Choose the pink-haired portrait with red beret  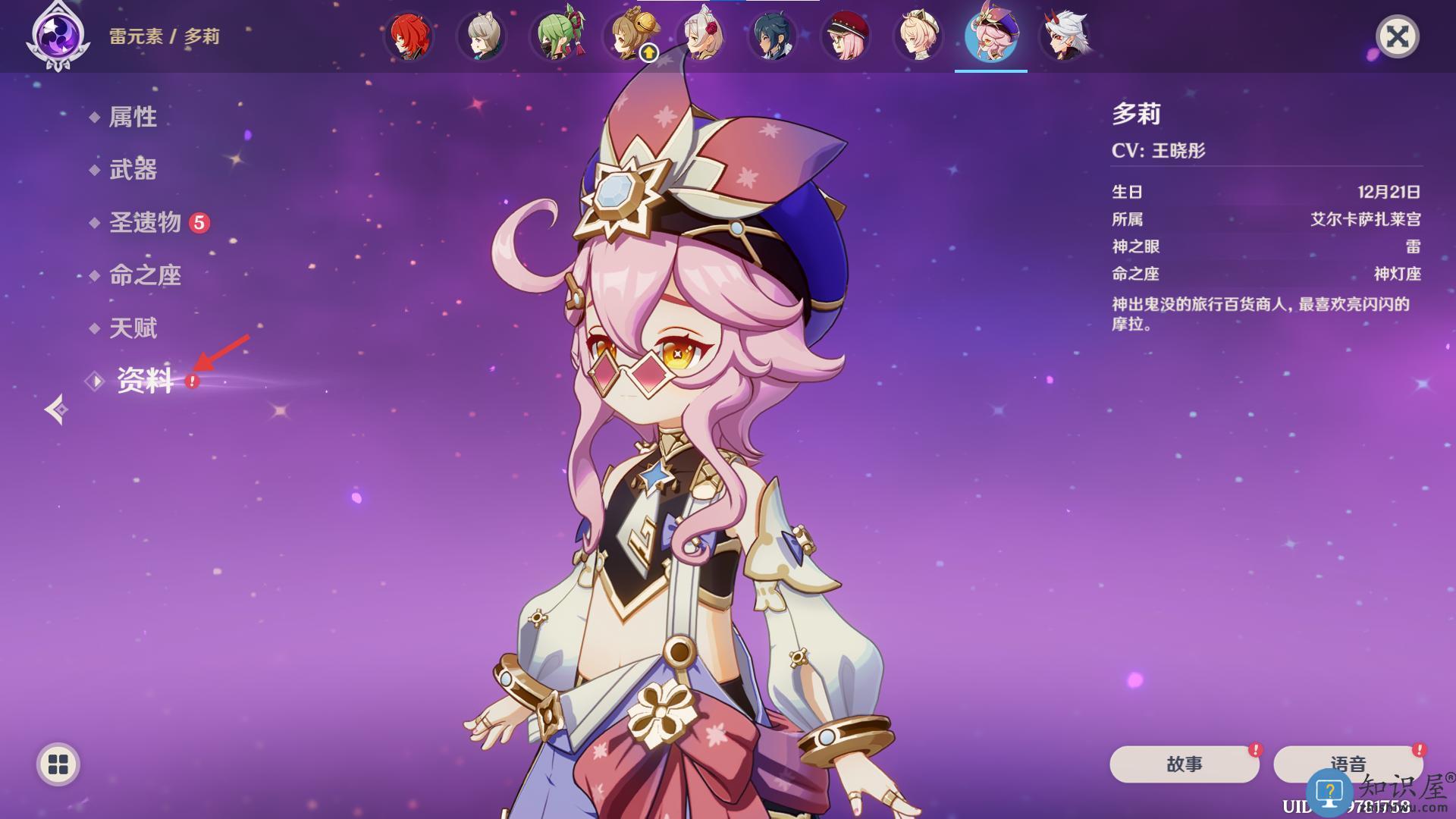[846, 36]
